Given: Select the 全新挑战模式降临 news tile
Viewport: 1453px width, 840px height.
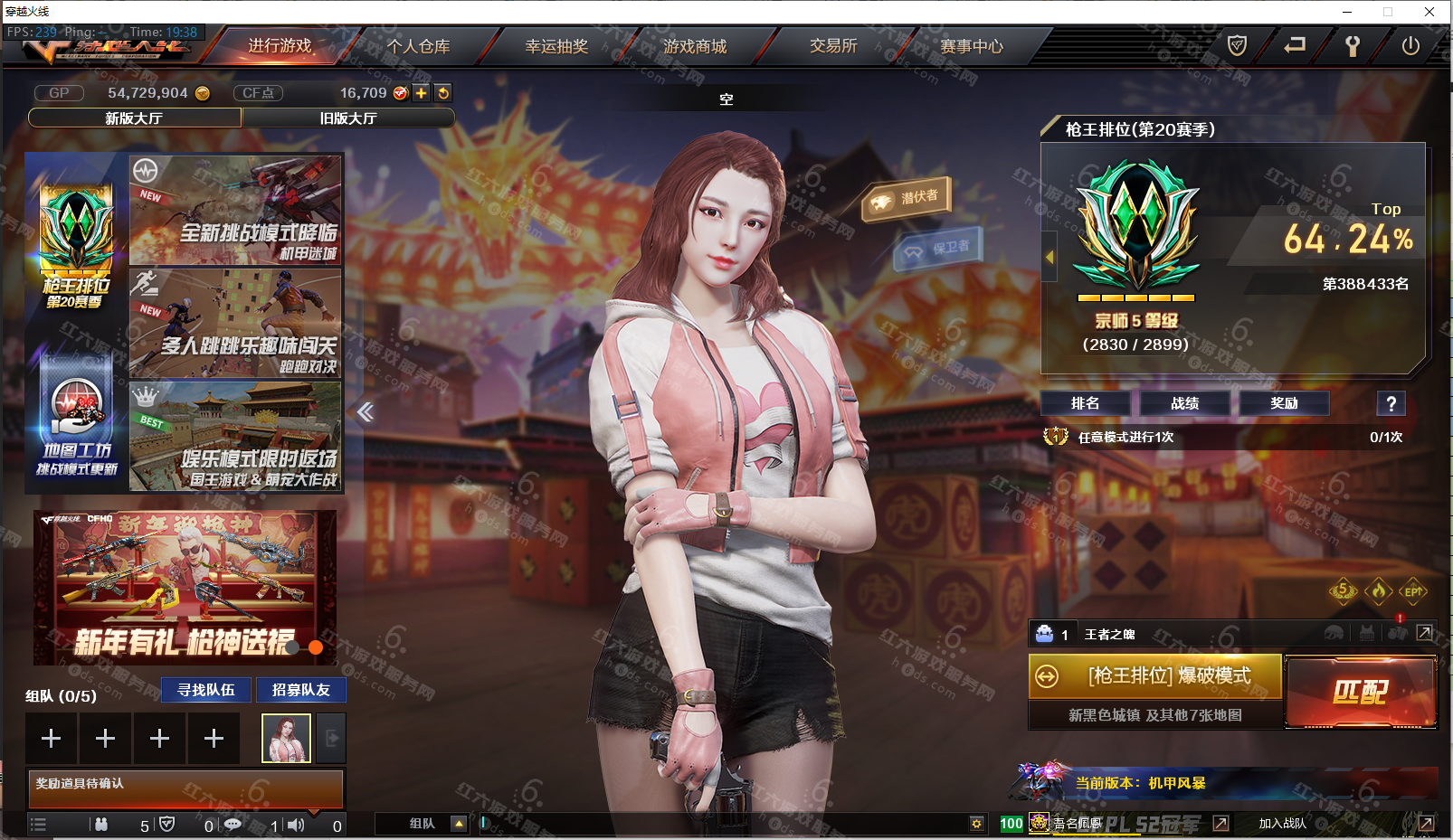Looking at the screenshot, I should pos(235,210).
